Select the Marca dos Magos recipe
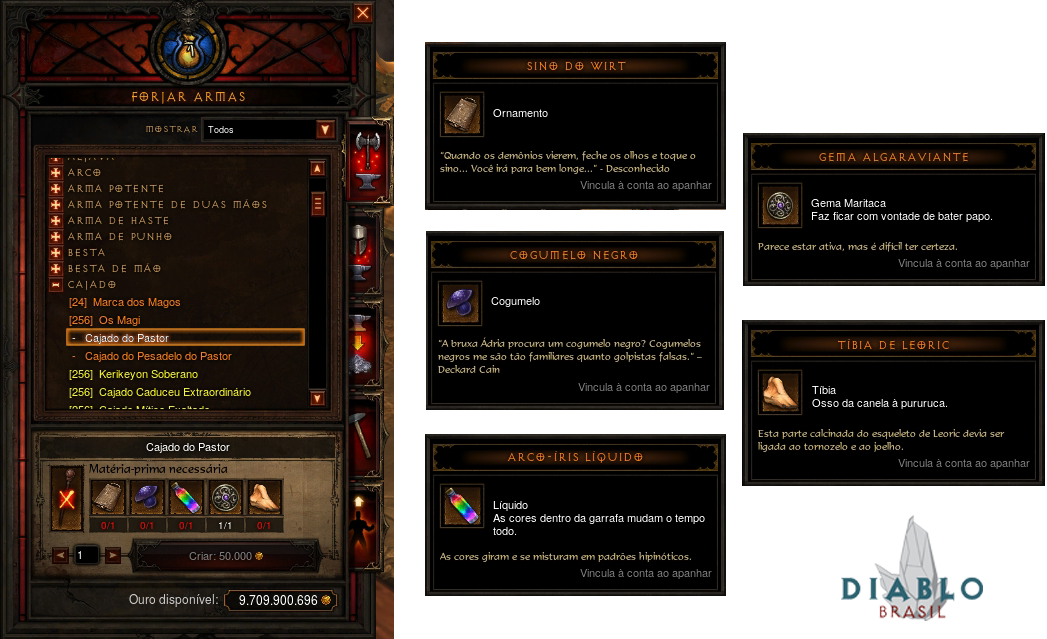 point(125,302)
